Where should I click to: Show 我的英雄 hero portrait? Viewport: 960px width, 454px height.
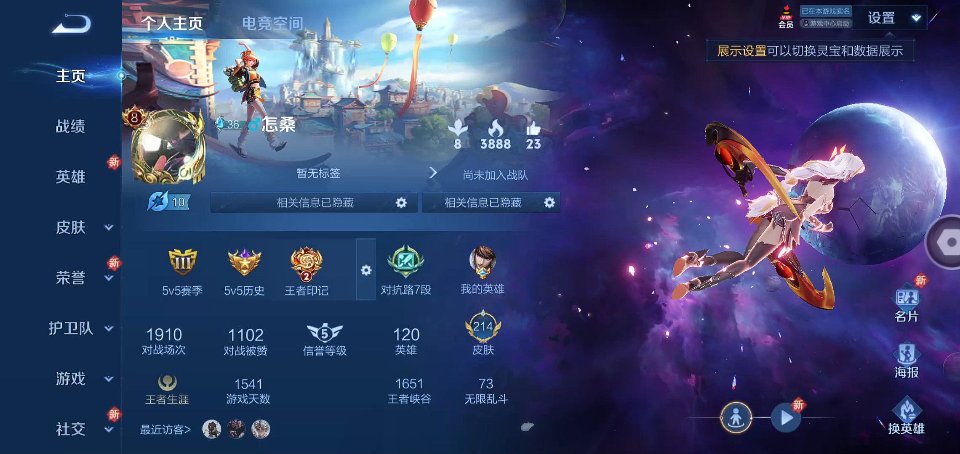(483, 264)
